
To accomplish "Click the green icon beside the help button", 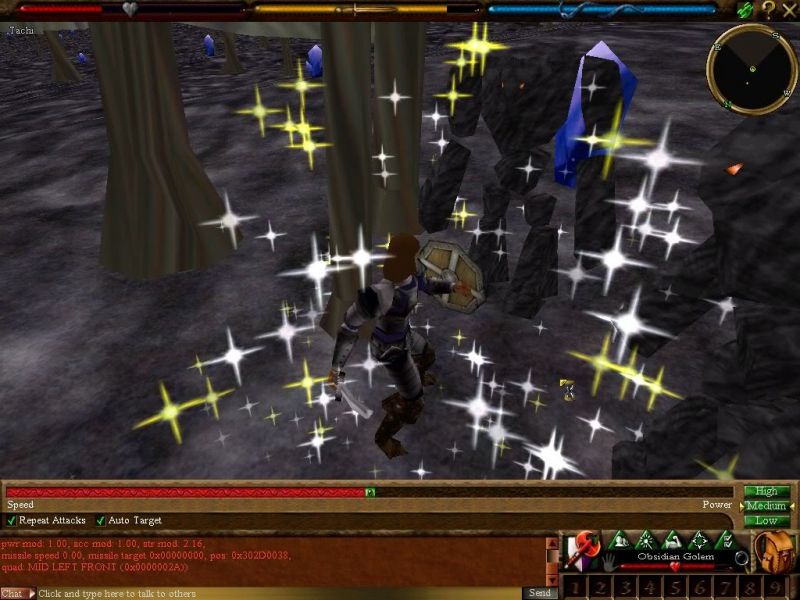I will coord(745,9).
